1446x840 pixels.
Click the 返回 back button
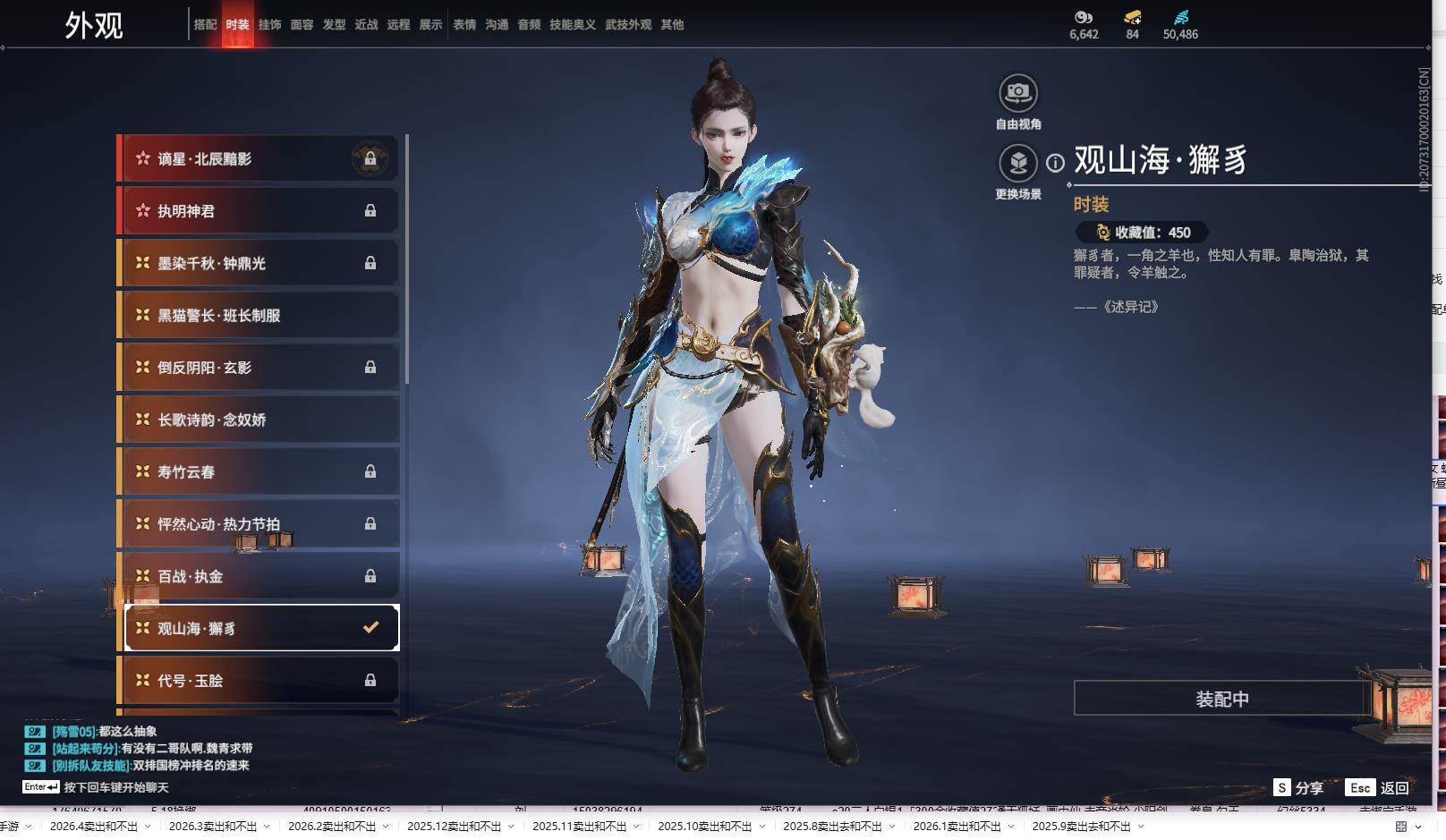tap(1394, 788)
